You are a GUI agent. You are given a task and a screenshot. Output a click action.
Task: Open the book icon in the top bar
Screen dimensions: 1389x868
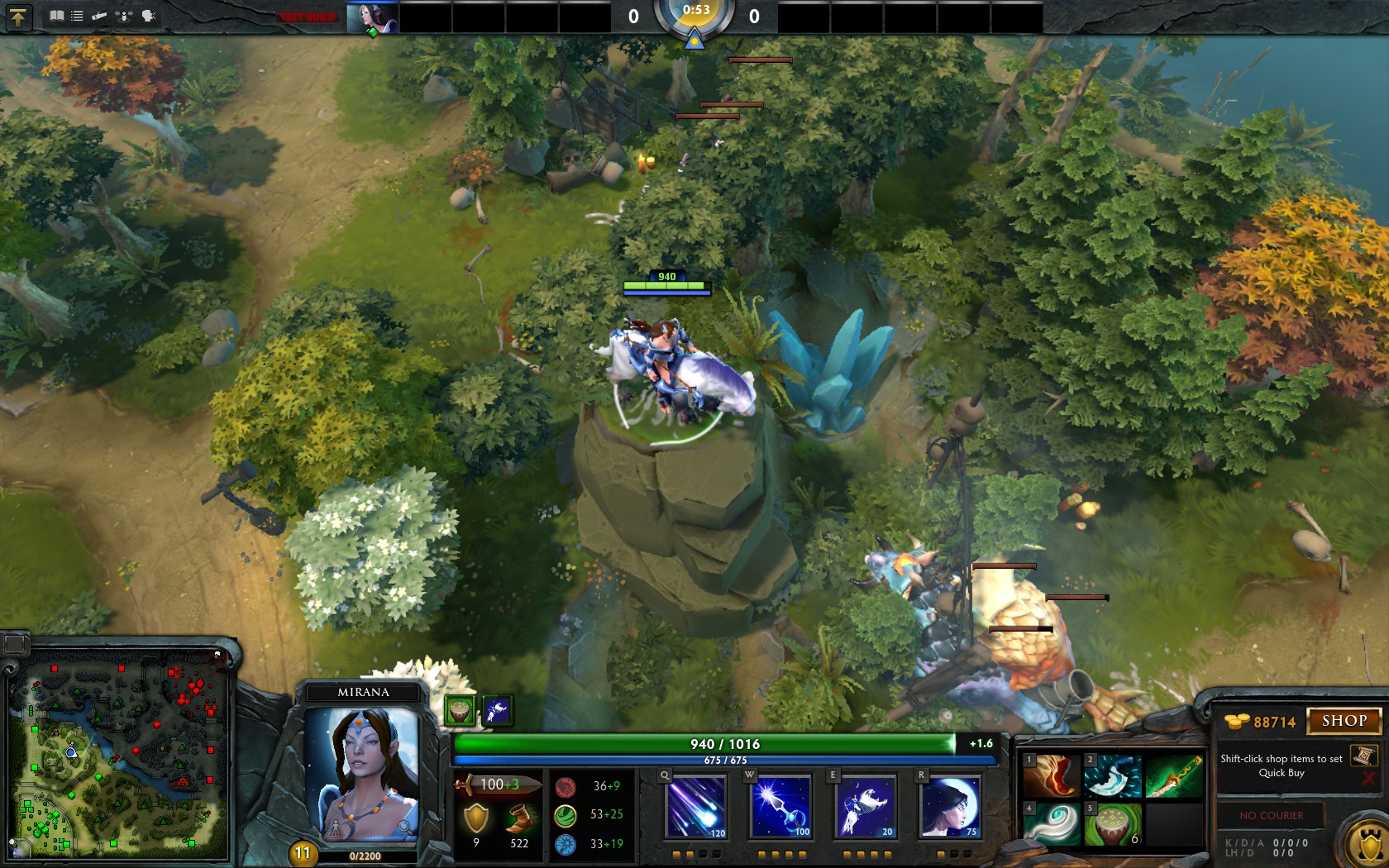pyautogui.click(x=57, y=16)
